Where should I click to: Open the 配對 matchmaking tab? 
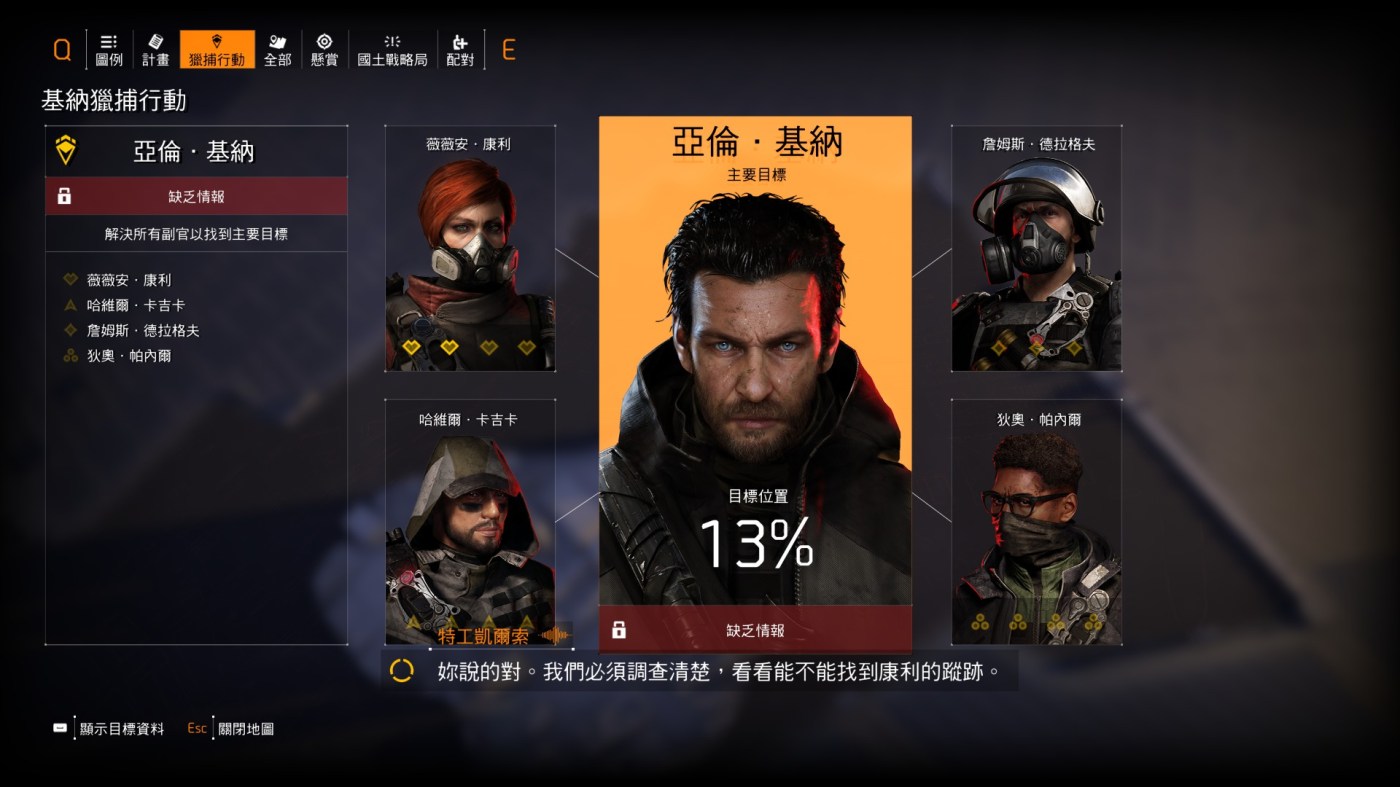(460, 49)
